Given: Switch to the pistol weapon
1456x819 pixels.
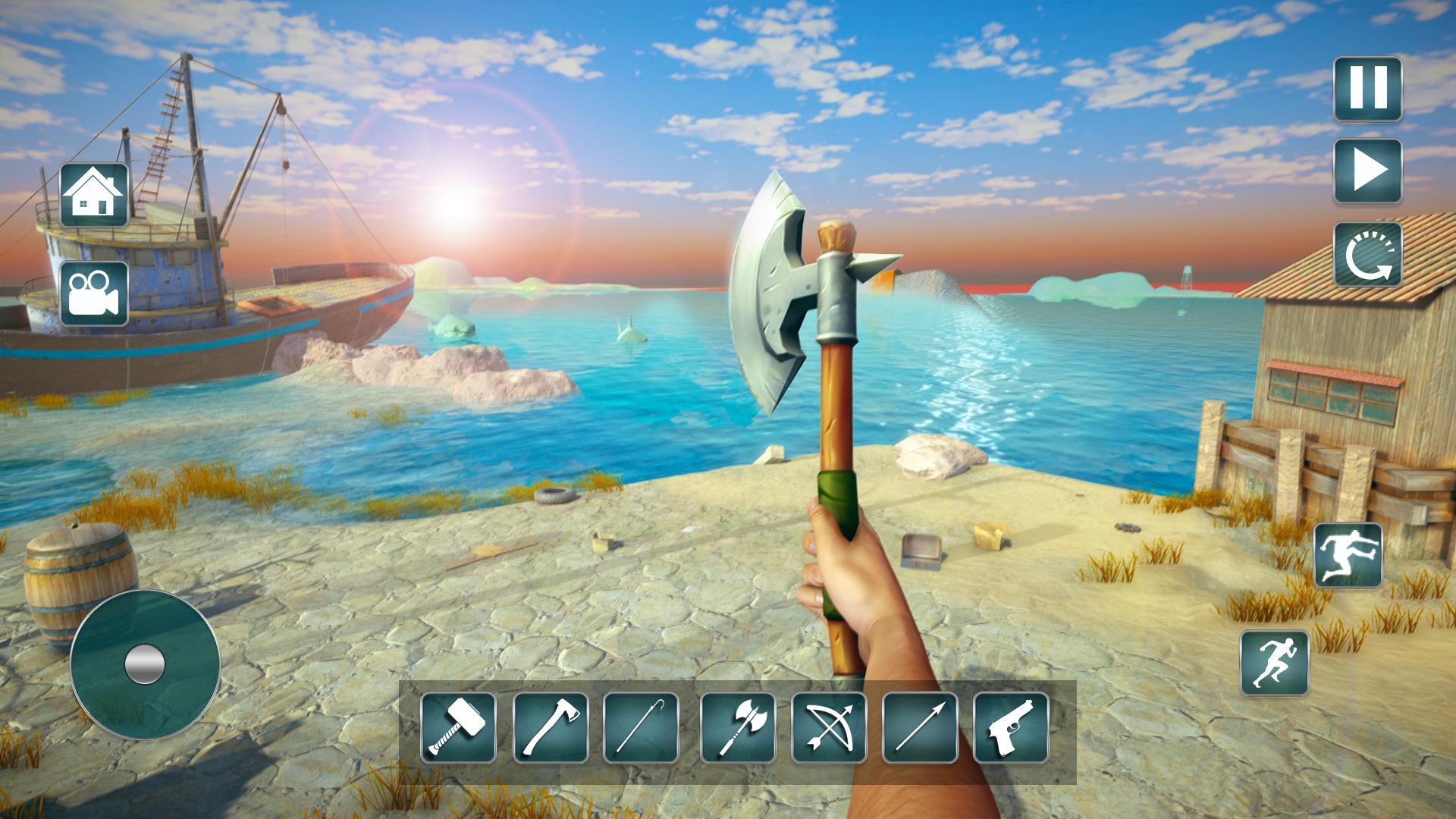Looking at the screenshot, I should pos(1011,727).
